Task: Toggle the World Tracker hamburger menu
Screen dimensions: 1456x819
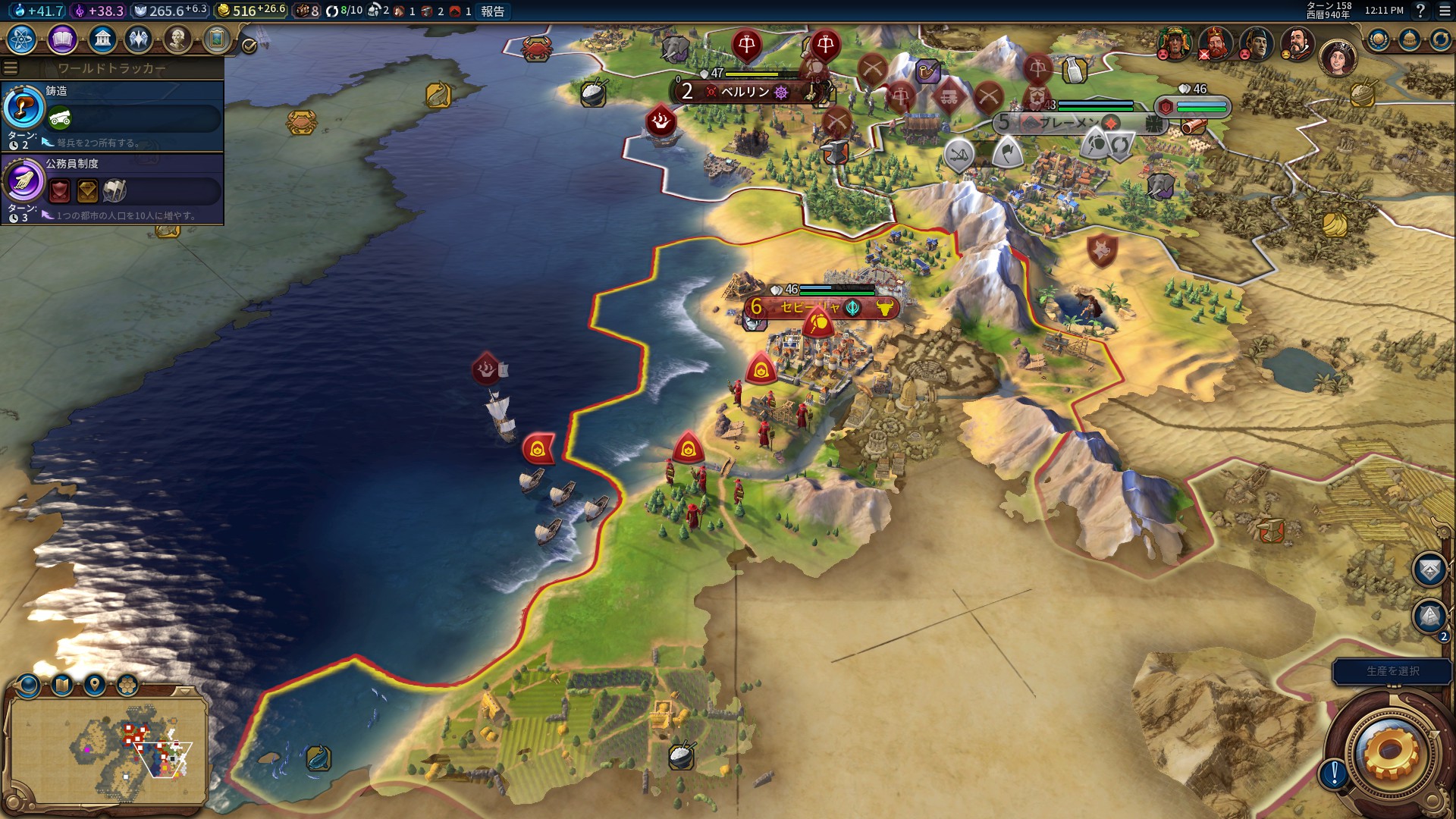Action: click(x=11, y=68)
